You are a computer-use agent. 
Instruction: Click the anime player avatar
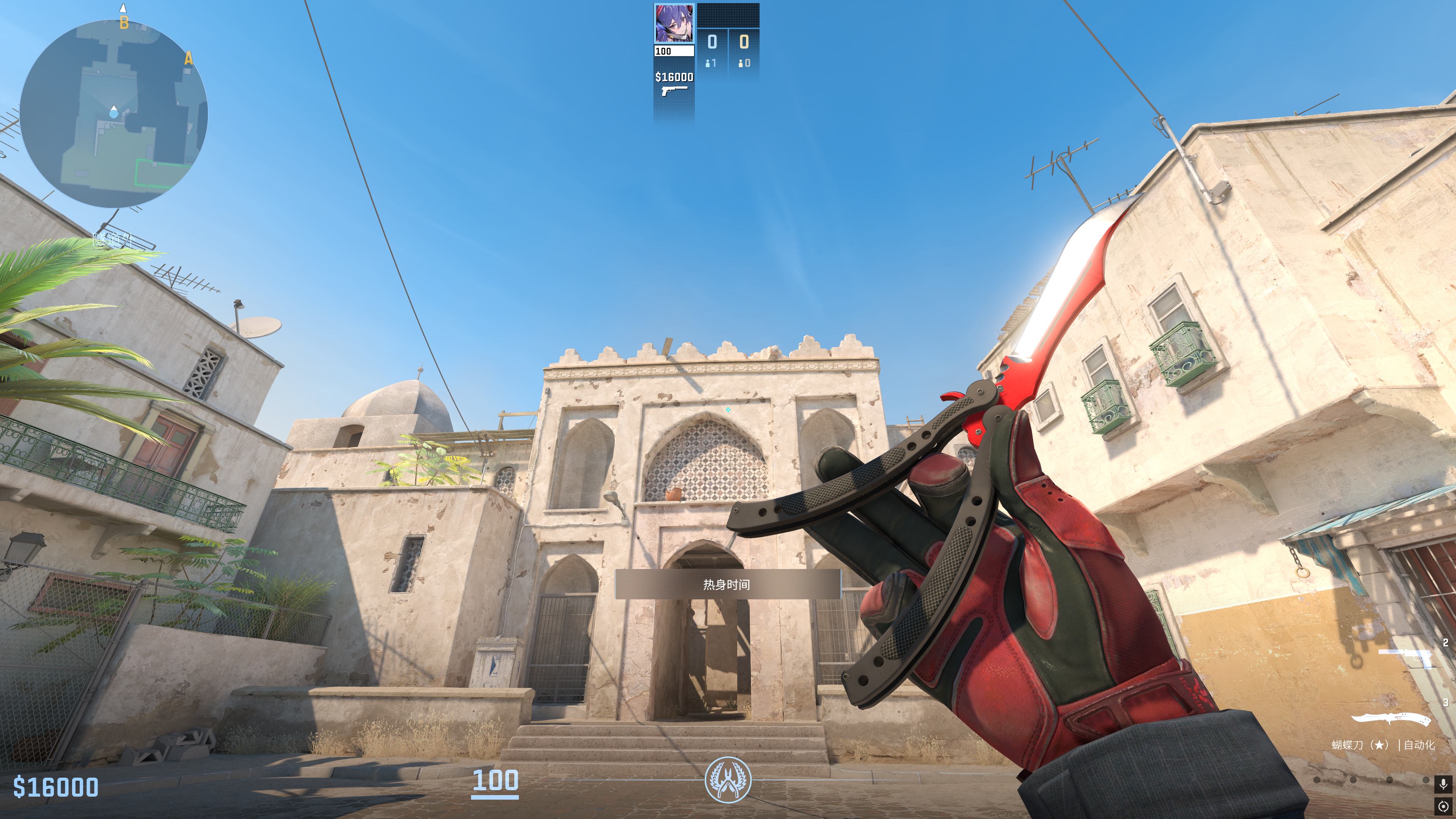pyautogui.click(x=674, y=23)
